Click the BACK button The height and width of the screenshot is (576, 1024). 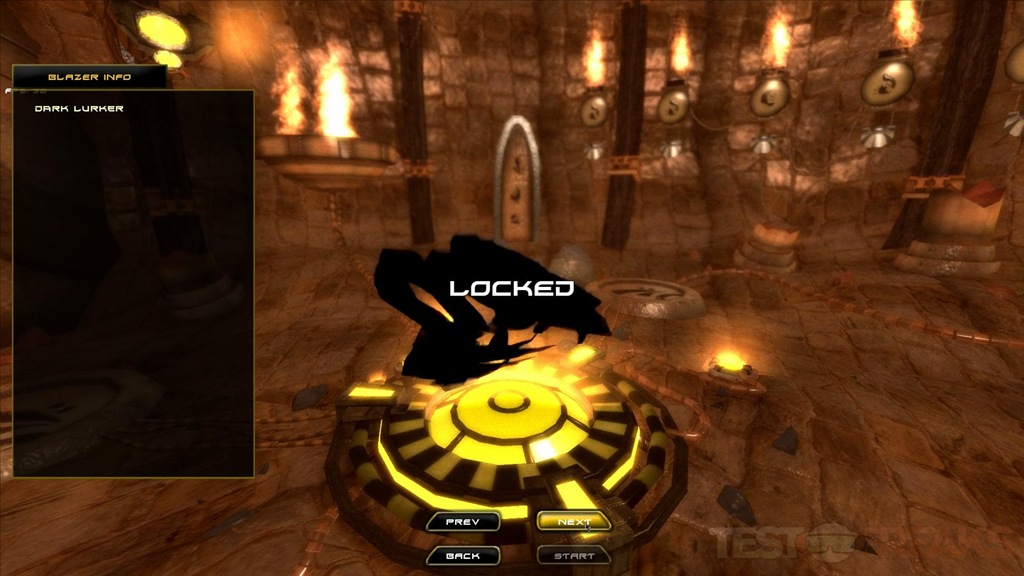[462, 556]
